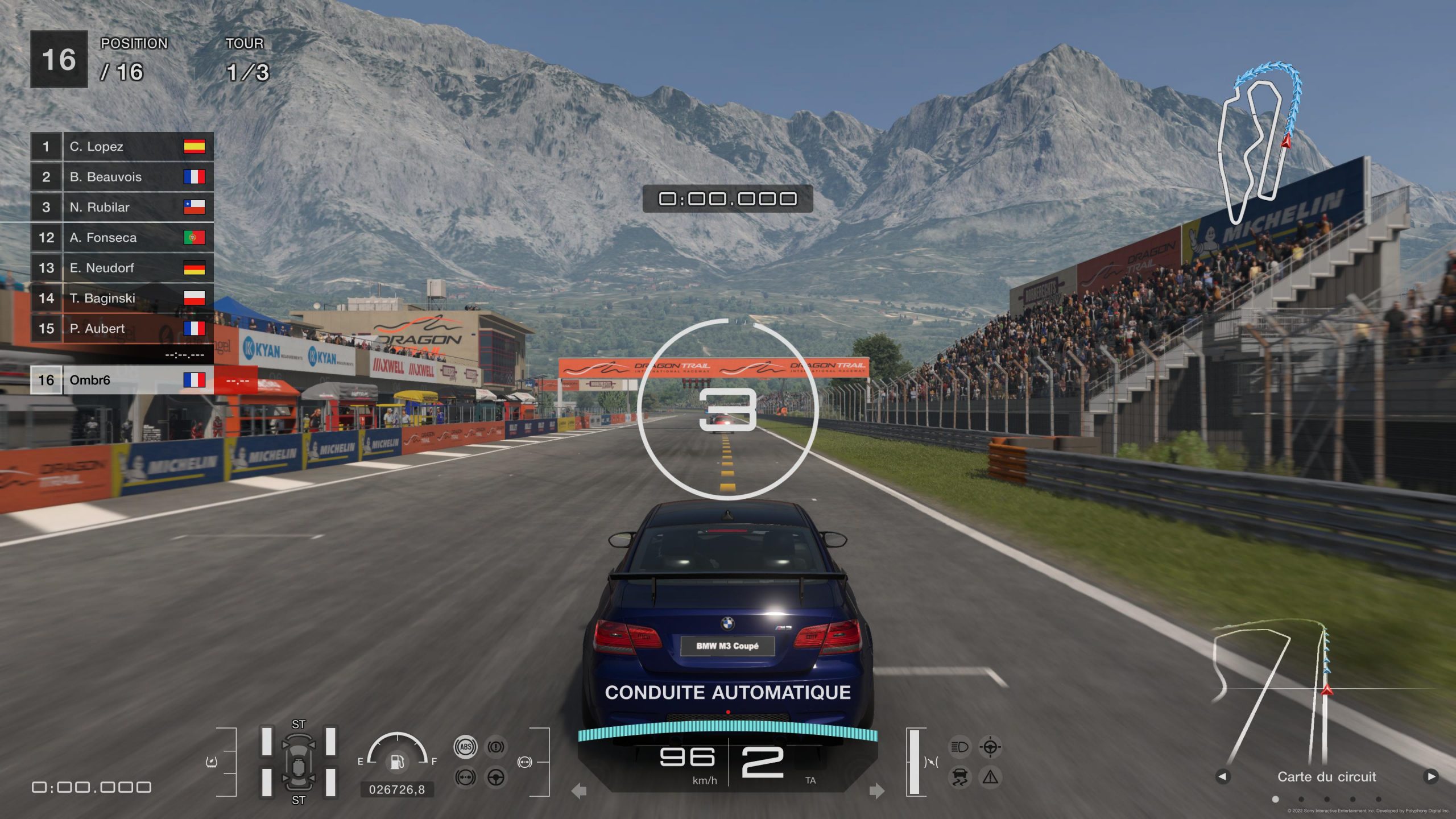
Task: Click E. Neudorf's leaderboard entry
Action: pyautogui.click(x=122, y=268)
